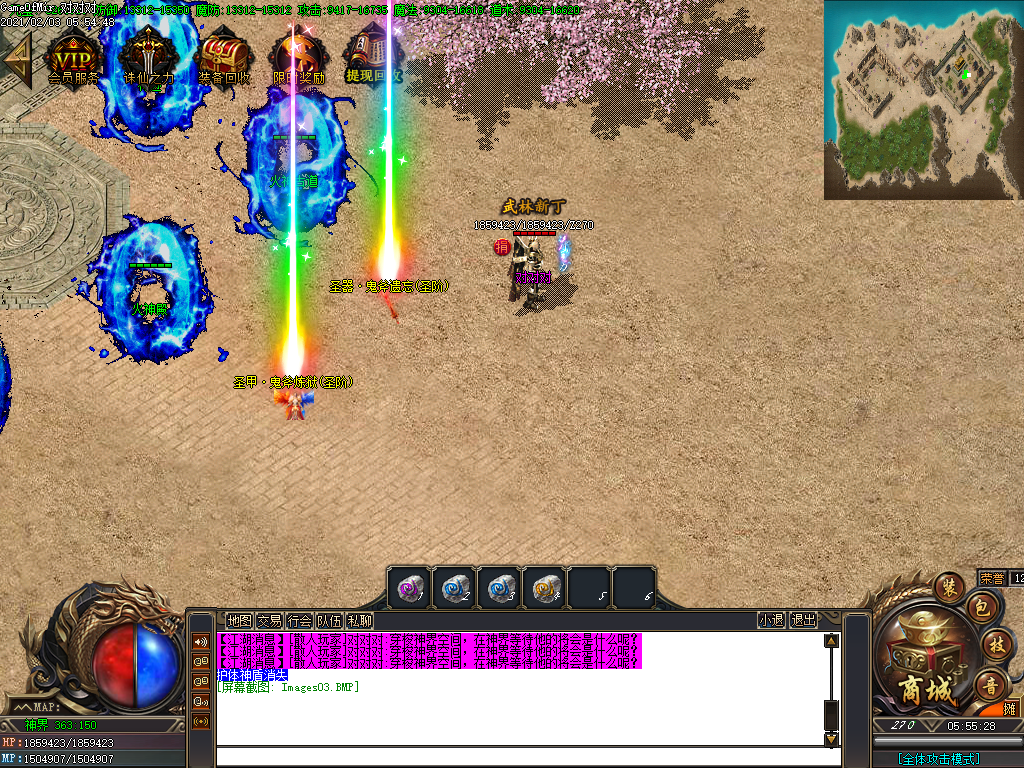Viewport: 1024px width, 768px height.
Task: Use the orange scroll in hotbar slot 4
Action: click(x=546, y=588)
